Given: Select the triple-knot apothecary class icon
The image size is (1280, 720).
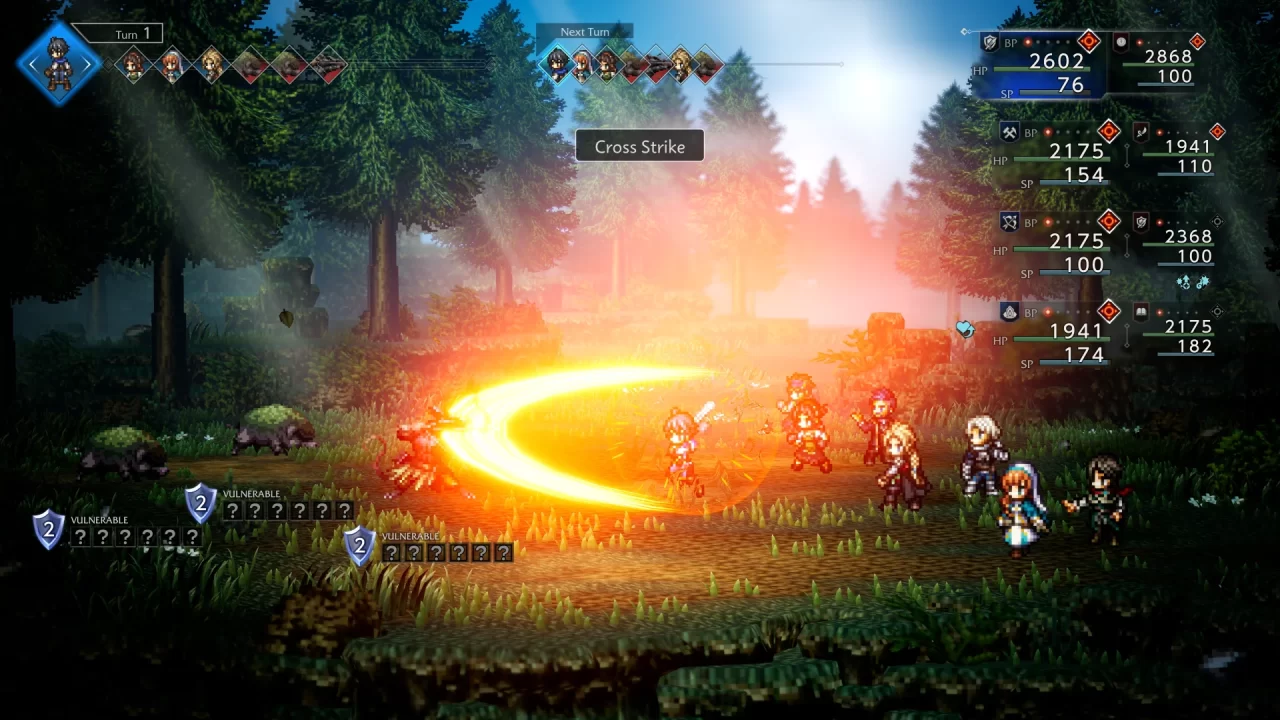Looking at the screenshot, I should coord(1009,310).
